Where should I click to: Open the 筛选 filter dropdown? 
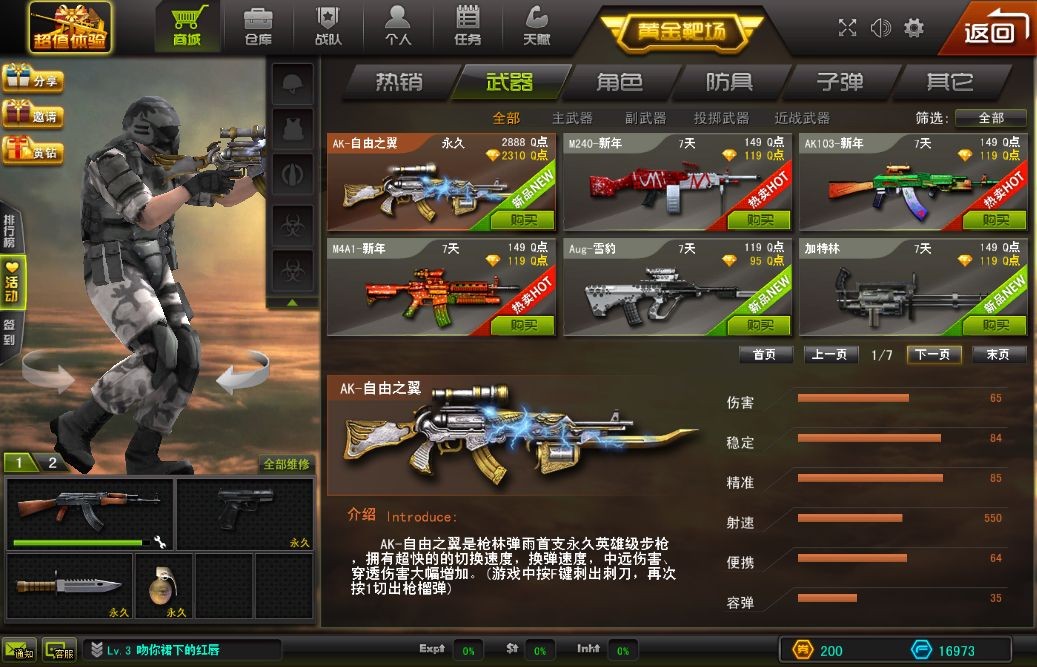point(990,118)
